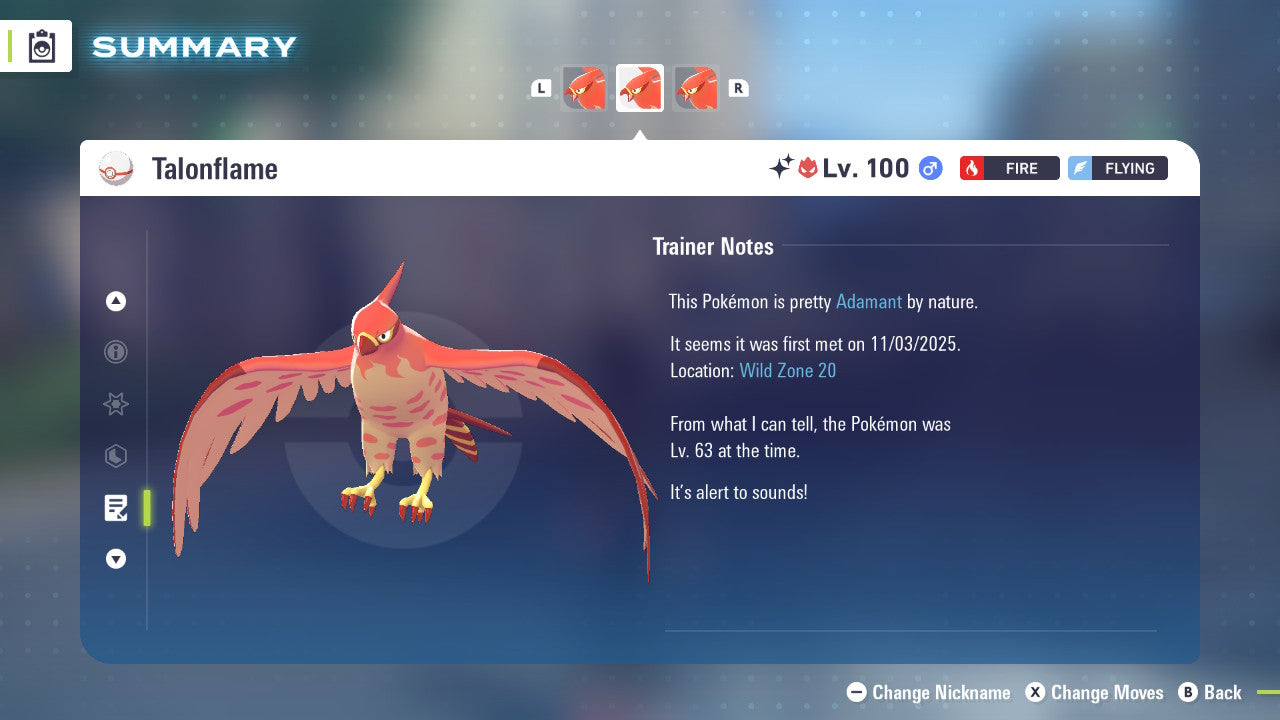Open the Wild Zone 20 location link
The height and width of the screenshot is (720, 1280).
[x=788, y=370]
